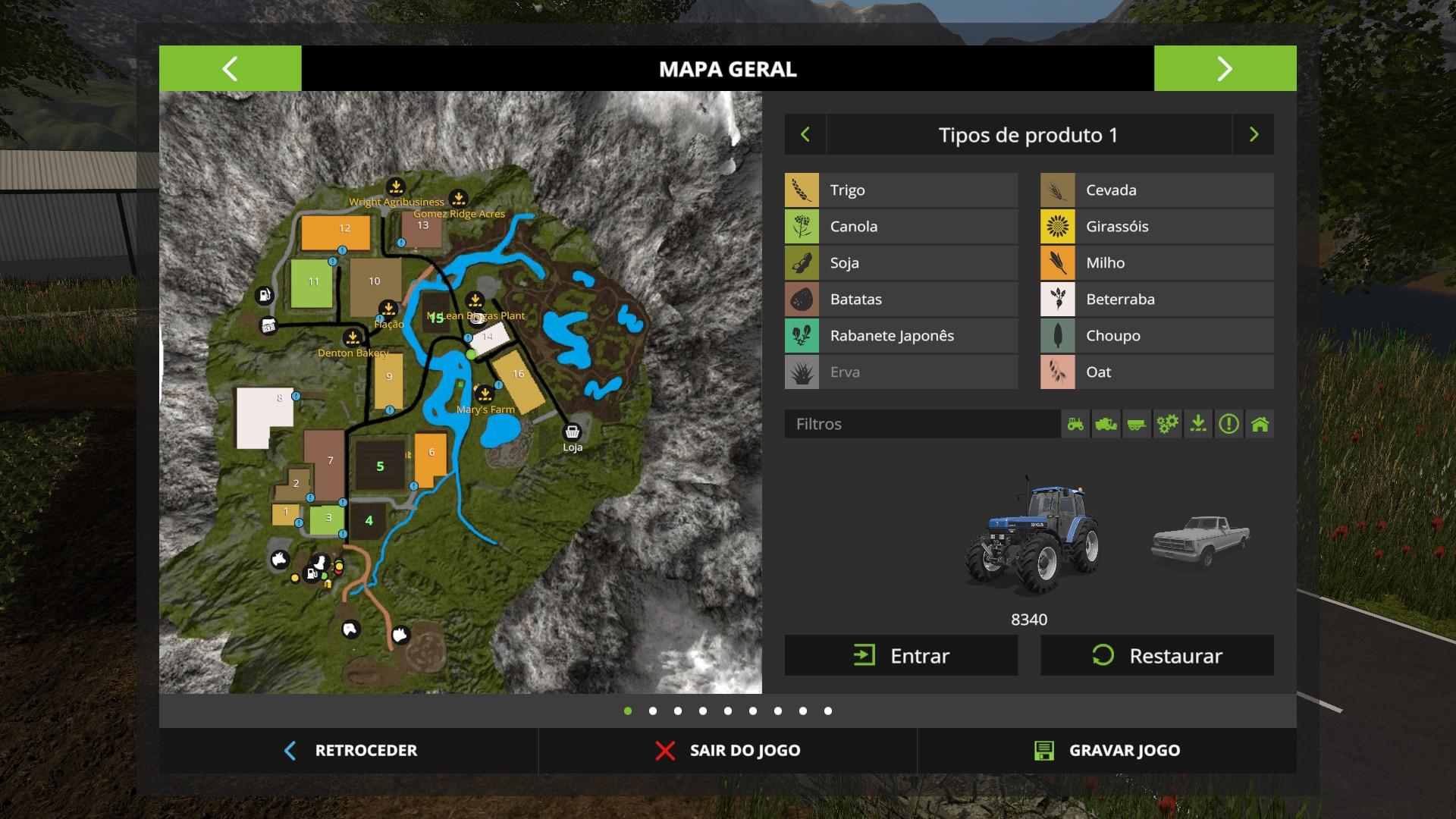Toggle the Canola crop filter
This screenshot has height=819, width=1456.
point(901,227)
